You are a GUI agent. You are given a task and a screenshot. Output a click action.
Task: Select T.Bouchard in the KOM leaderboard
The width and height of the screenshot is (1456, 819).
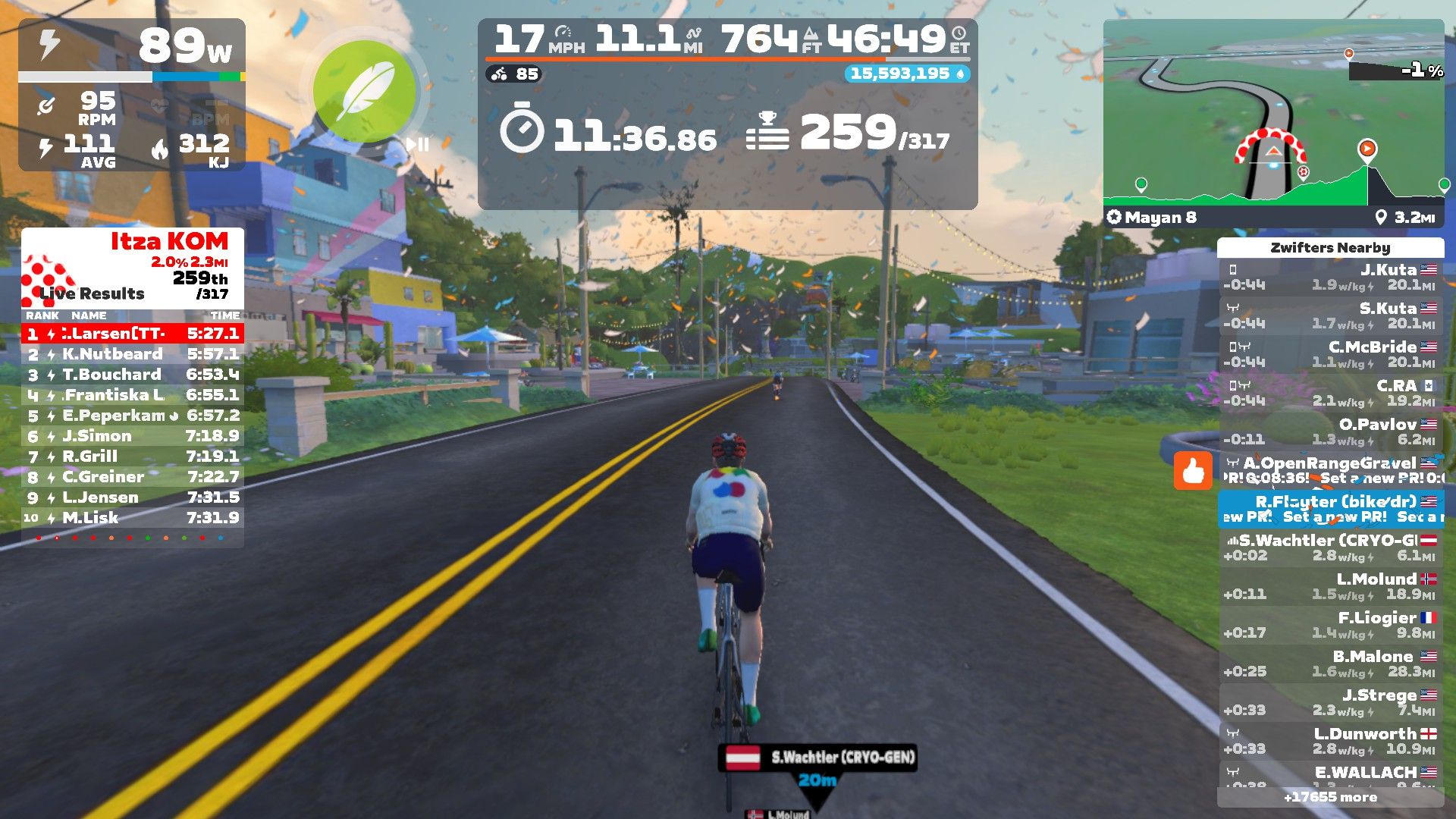point(133,375)
